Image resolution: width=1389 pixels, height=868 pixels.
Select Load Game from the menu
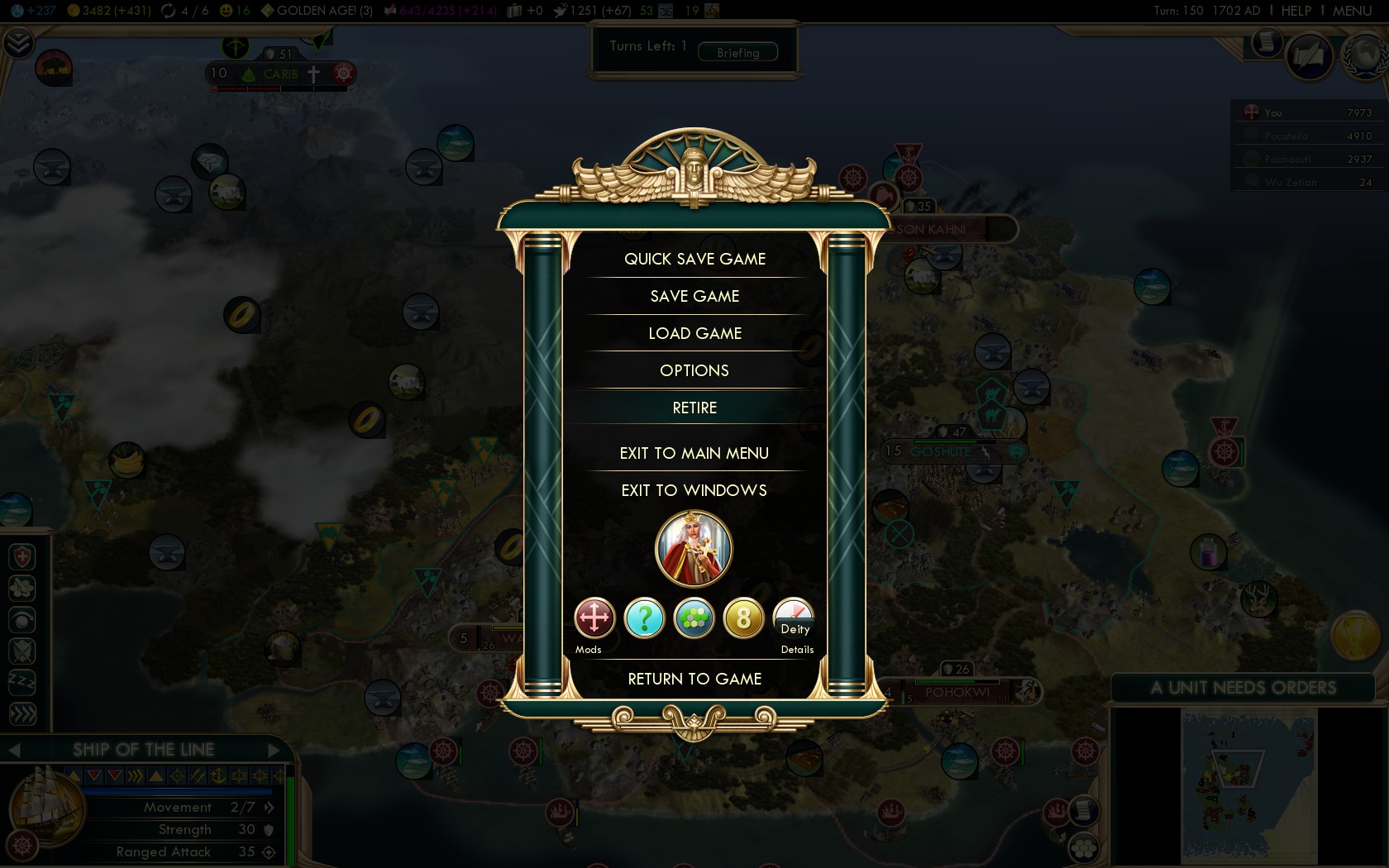[694, 333]
